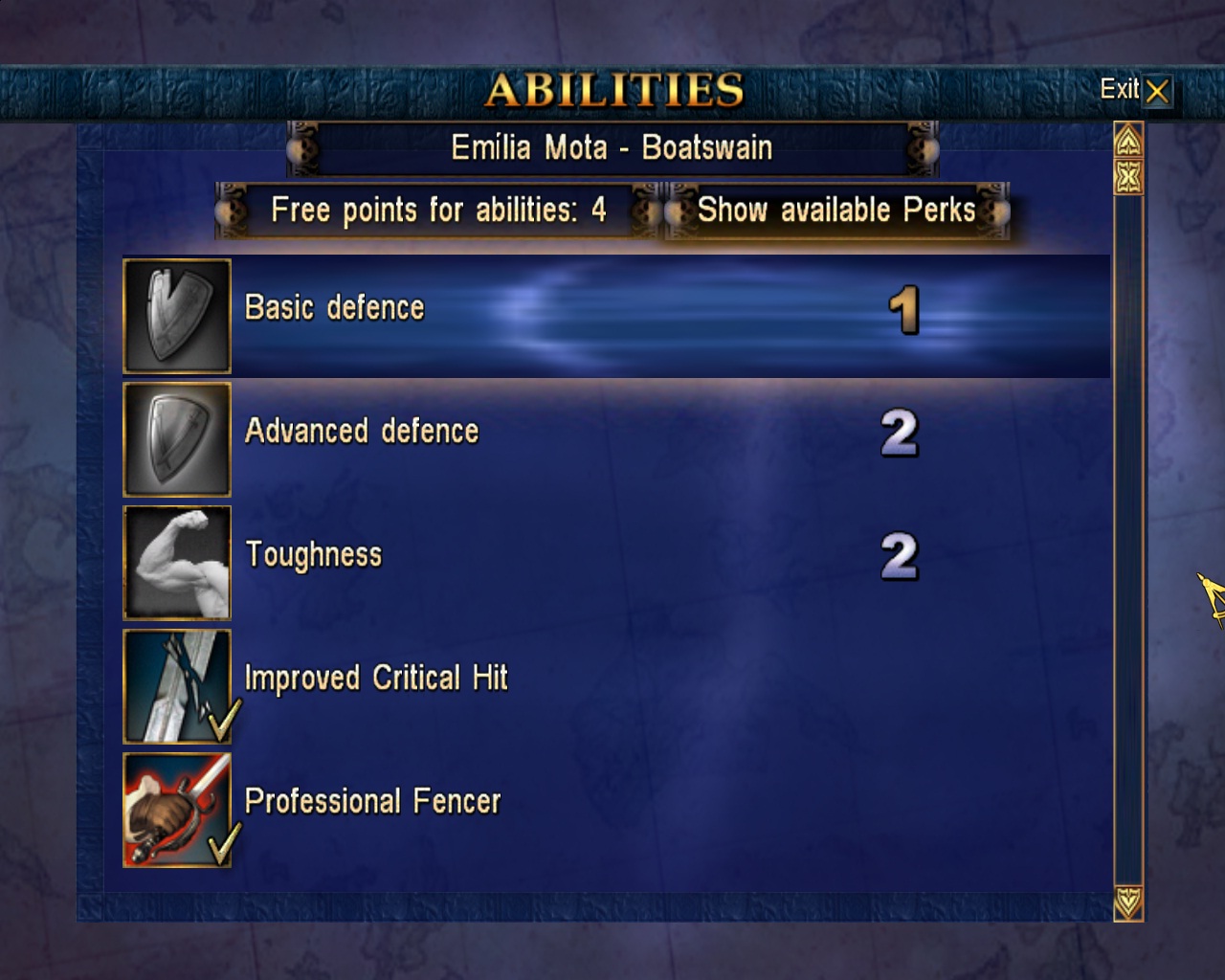This screenshot has height=980, width=1225.
Task: Choose the Advanced defence ability
Action: pyautogui.click(x=362, y=432)
